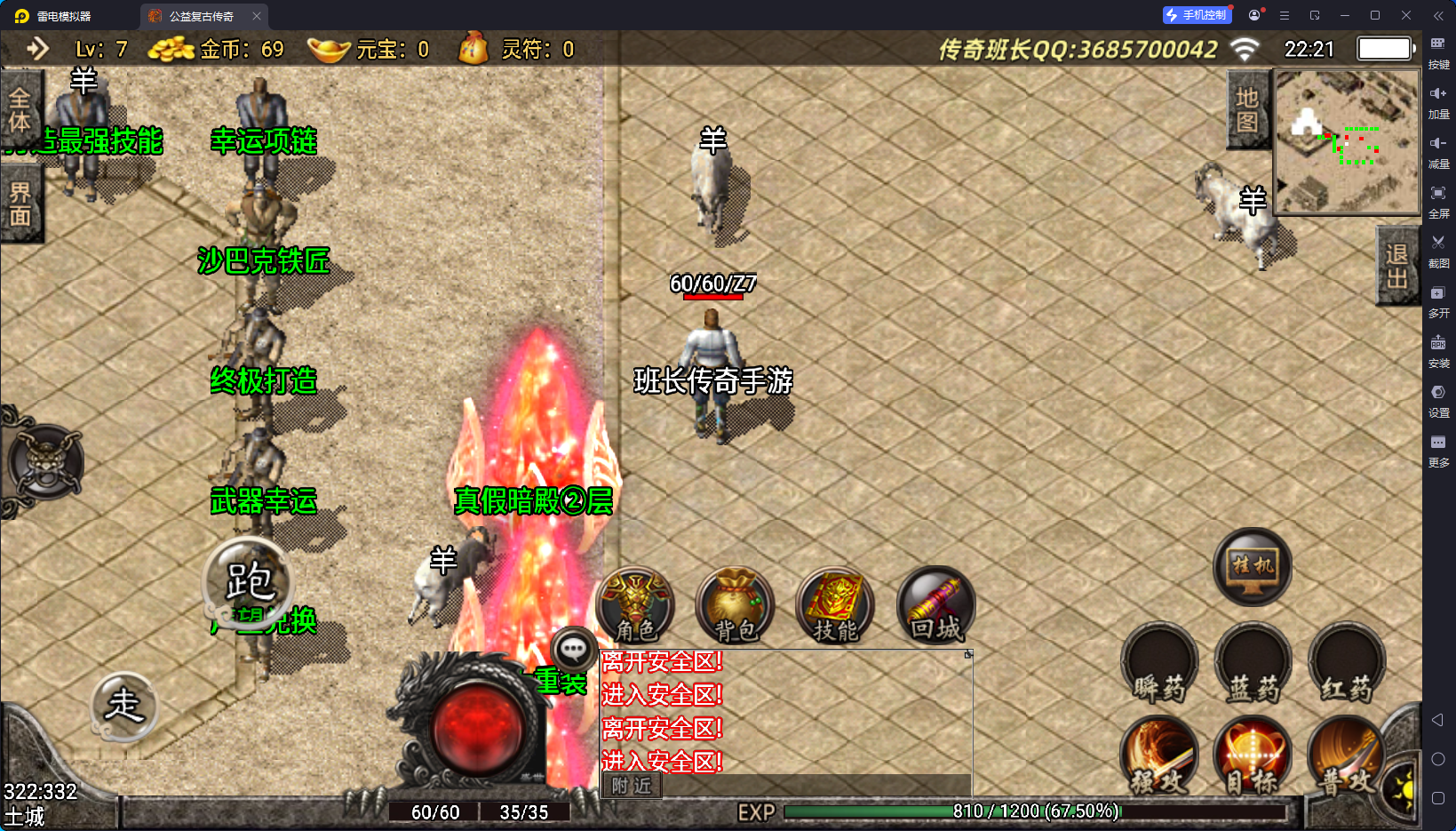Select the 附近 nearby chat tab
Screen dimensions: 1456x831
pos(632,786)
